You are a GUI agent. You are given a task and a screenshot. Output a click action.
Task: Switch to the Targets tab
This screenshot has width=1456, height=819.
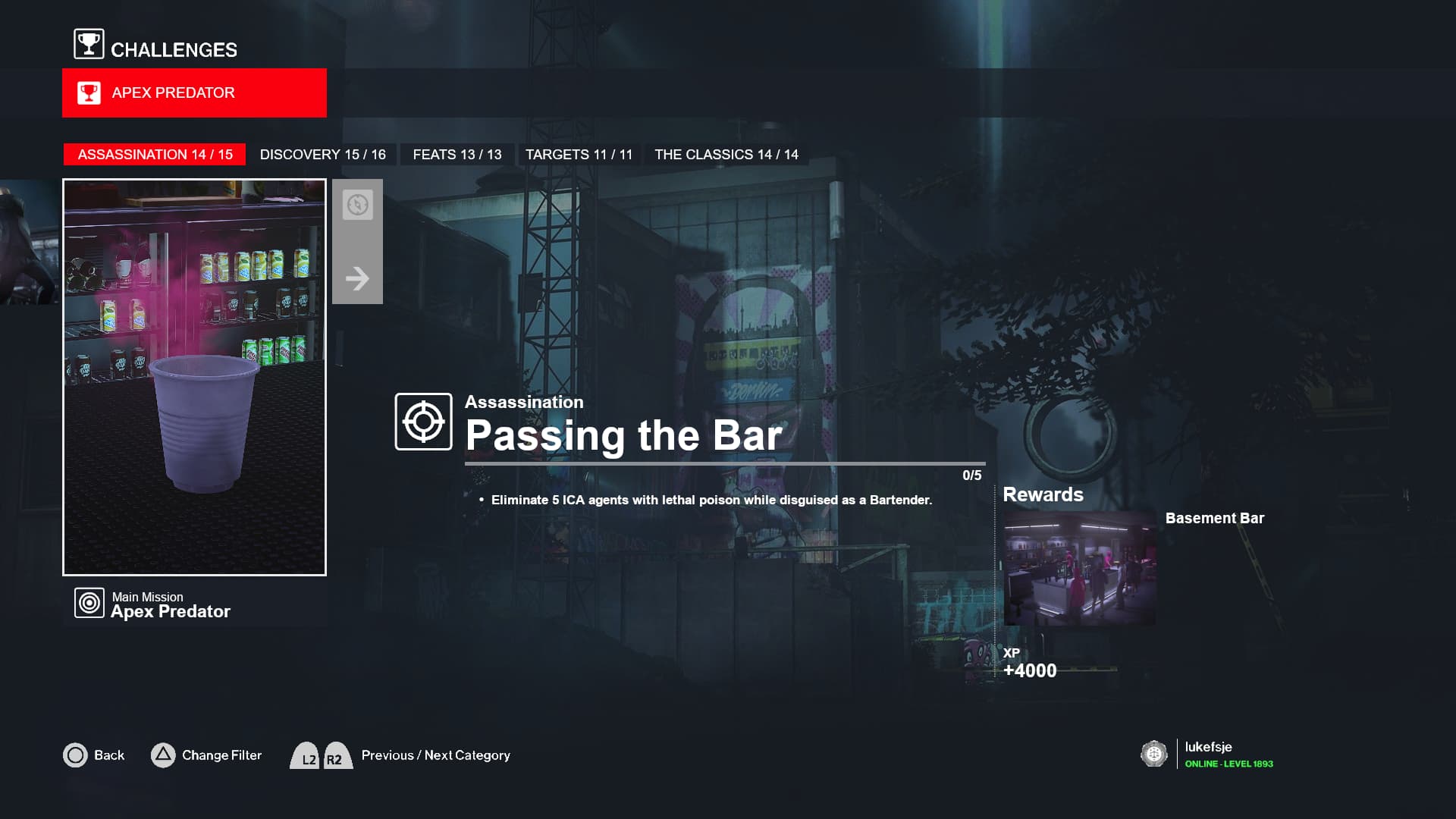[579, 155]
